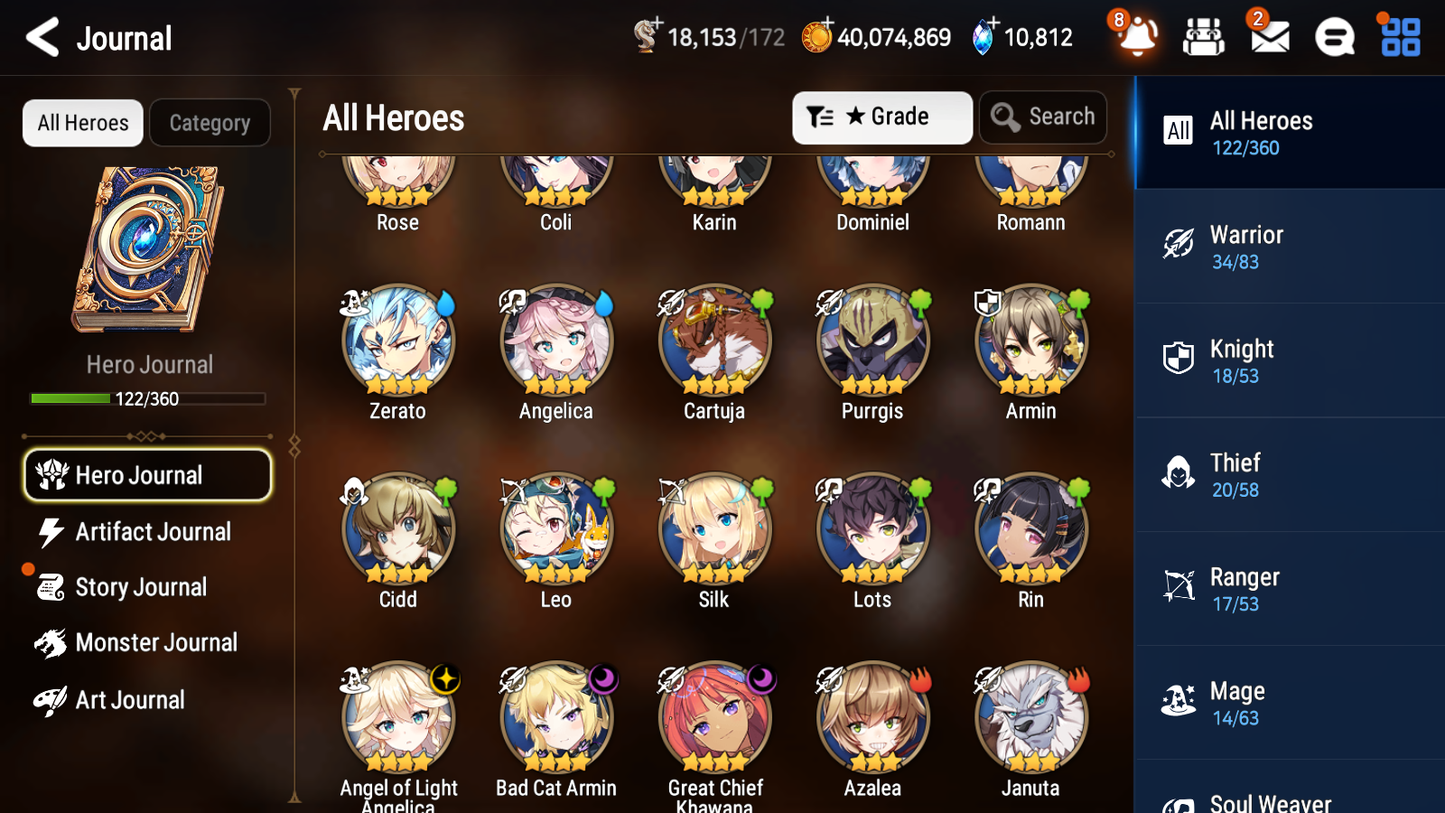
Task: Select the All Heroes filter toggle
Action: pos(82,122)
